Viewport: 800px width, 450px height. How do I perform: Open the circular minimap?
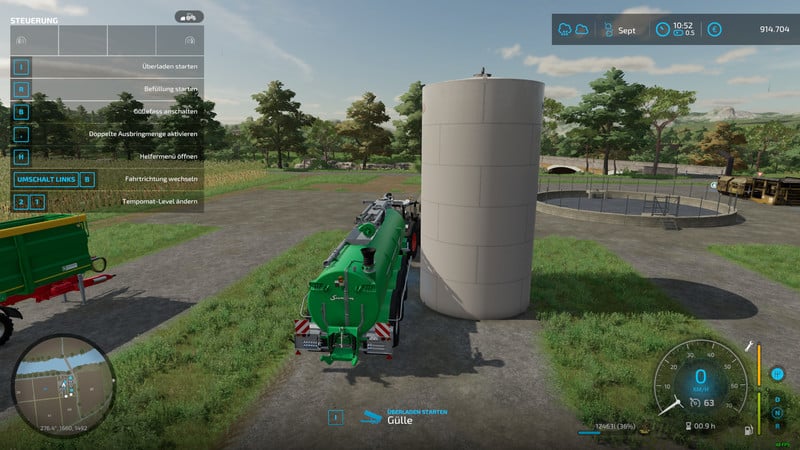point(64,385)
